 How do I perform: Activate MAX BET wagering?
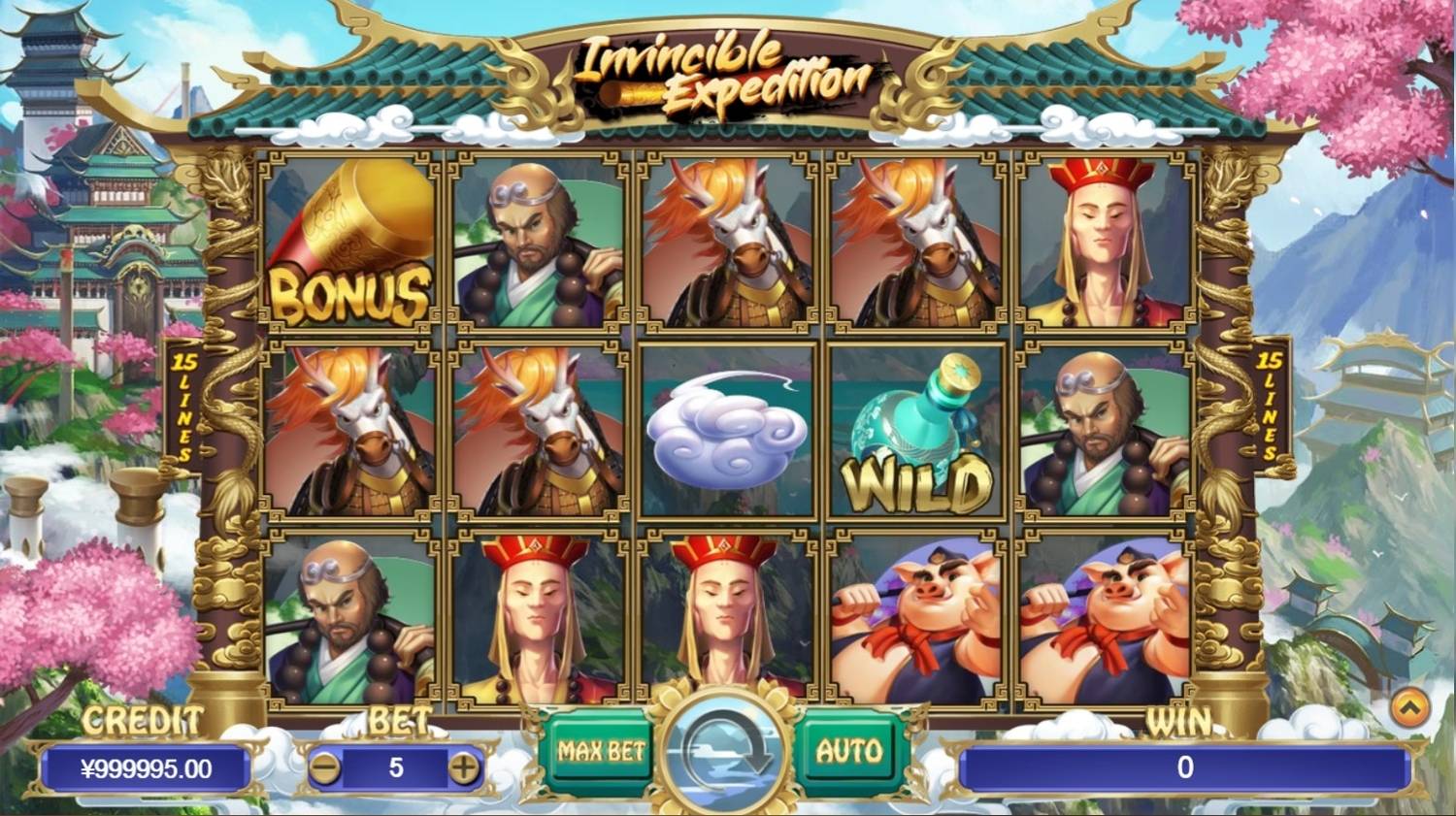tap(602, 749)
